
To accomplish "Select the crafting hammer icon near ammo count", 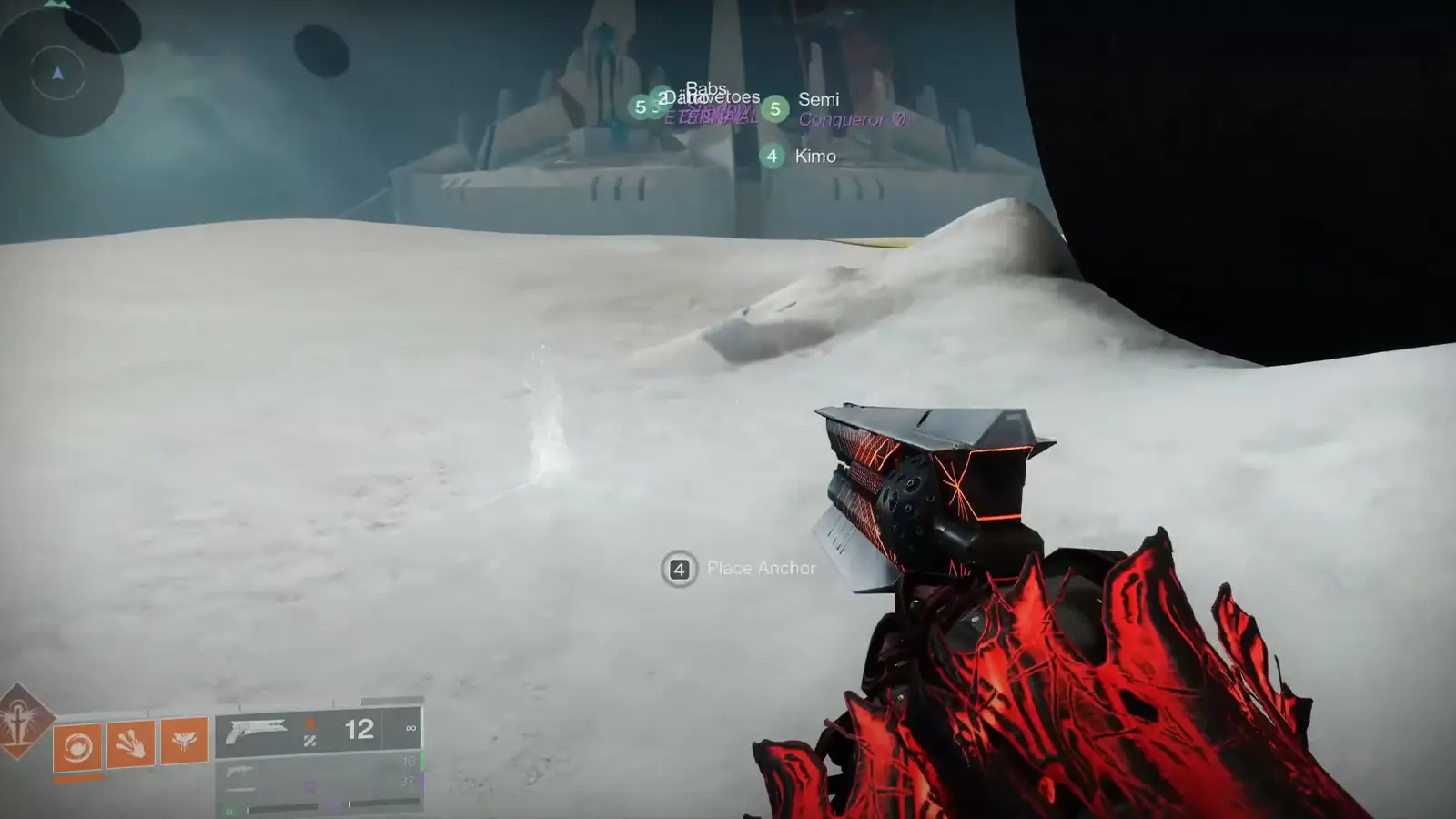I will tap(310, 742).
